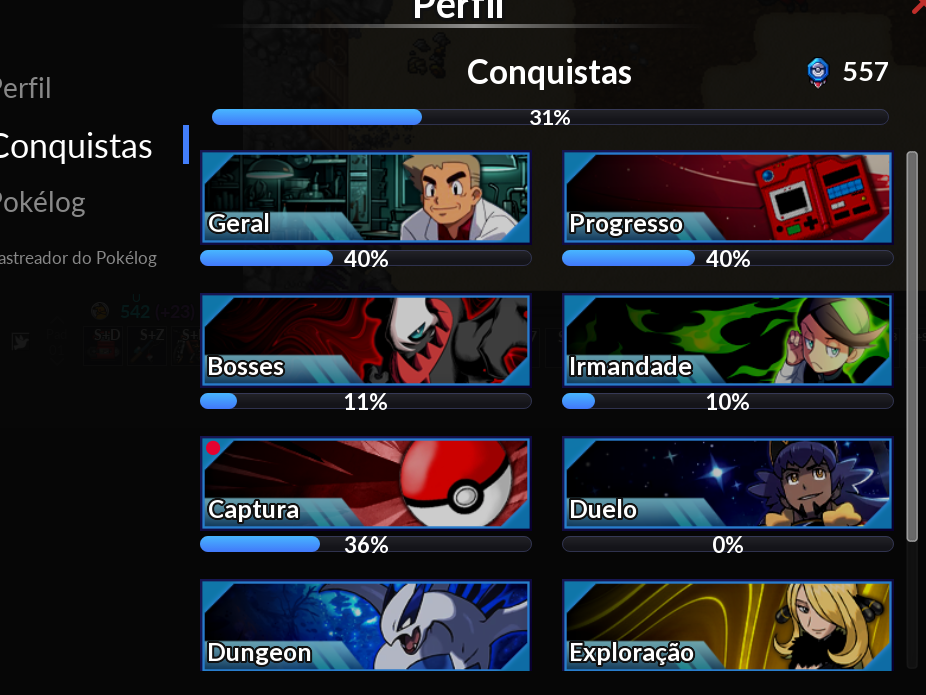
Task: Select the Progresso achievements banner
Action: (x=727, y=198)
